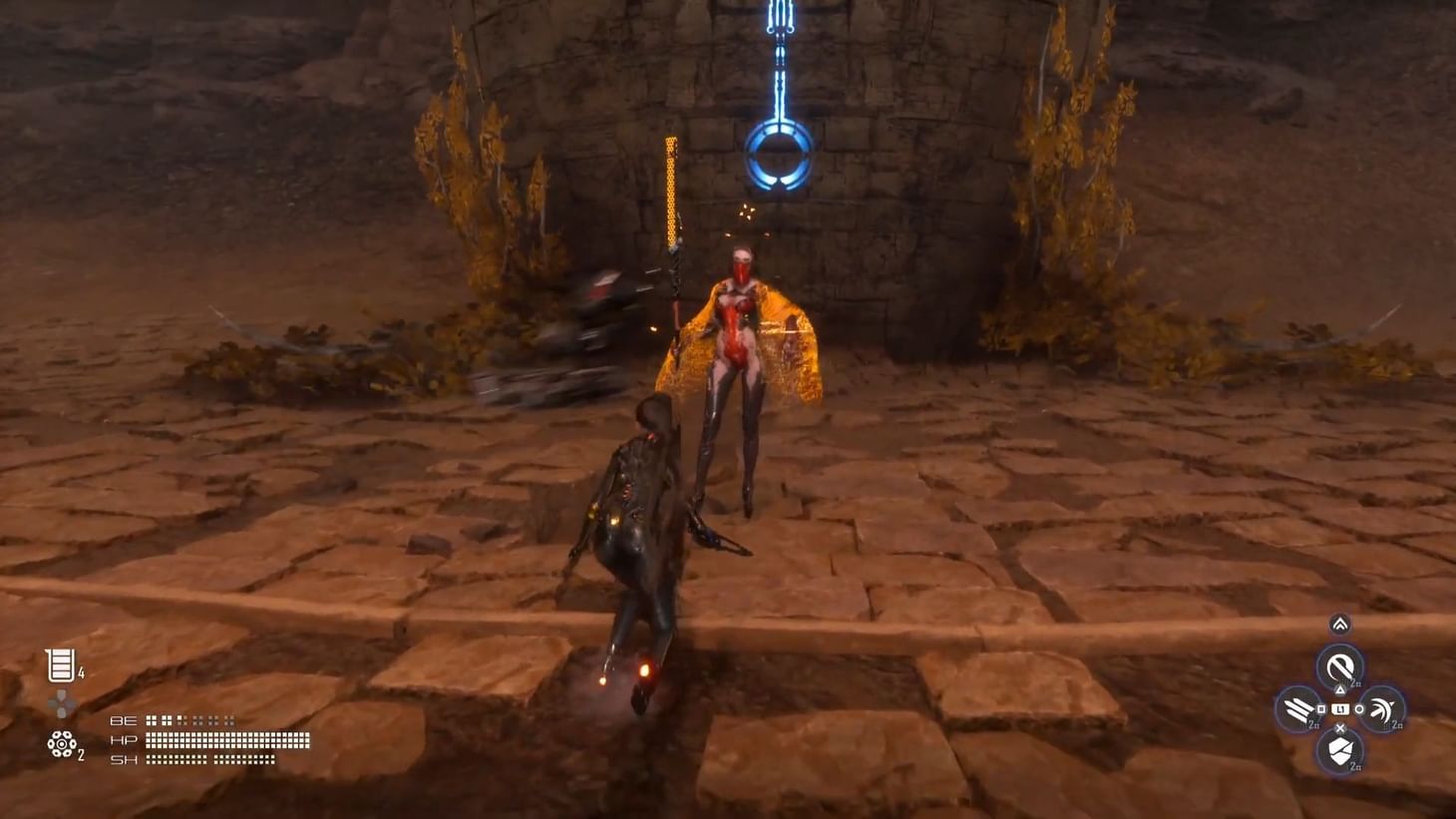Click the Circle button glyph beside the skill wheel
The image size is (1456, 819).
point(1359,708)
